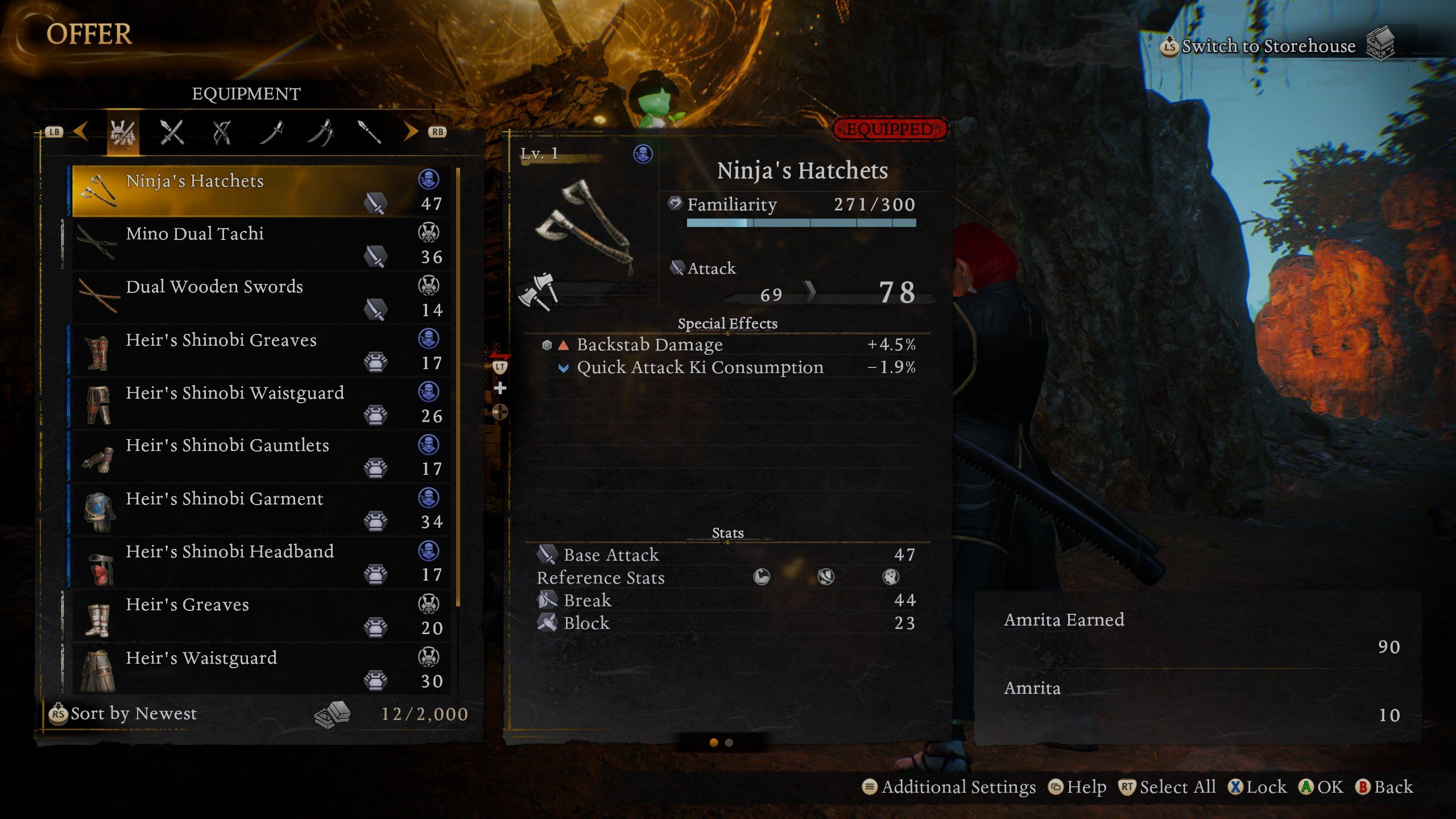Switch to the all-equipment armor-and-sword tab

click(123, 133)
